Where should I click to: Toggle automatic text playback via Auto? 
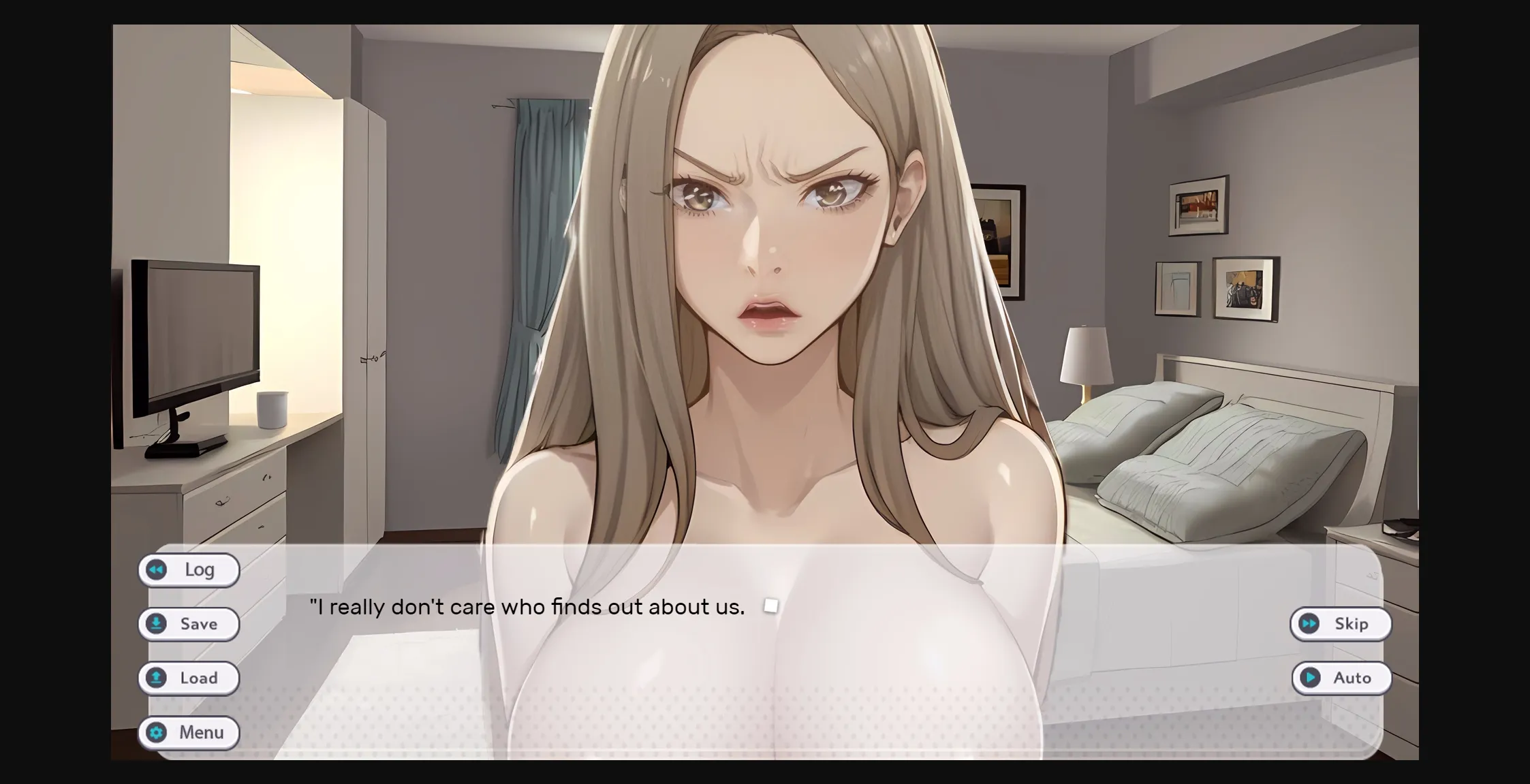tap(1341, 678)
